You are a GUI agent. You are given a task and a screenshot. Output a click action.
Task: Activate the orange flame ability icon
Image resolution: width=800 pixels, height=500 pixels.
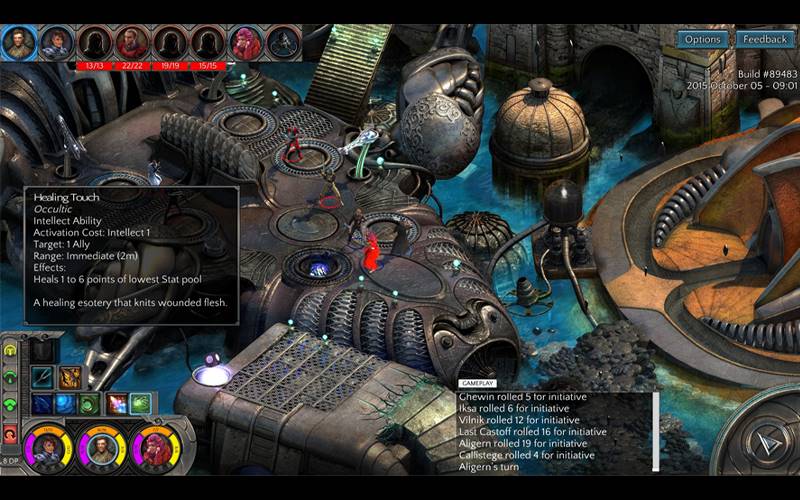[x=70, y=377]
